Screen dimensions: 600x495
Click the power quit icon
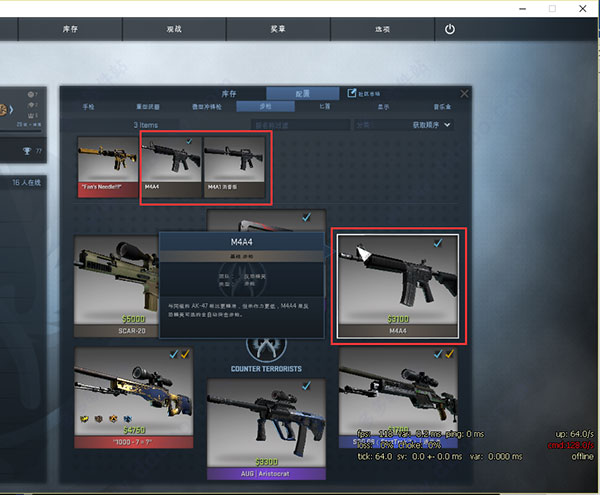[x=450, y=29]
